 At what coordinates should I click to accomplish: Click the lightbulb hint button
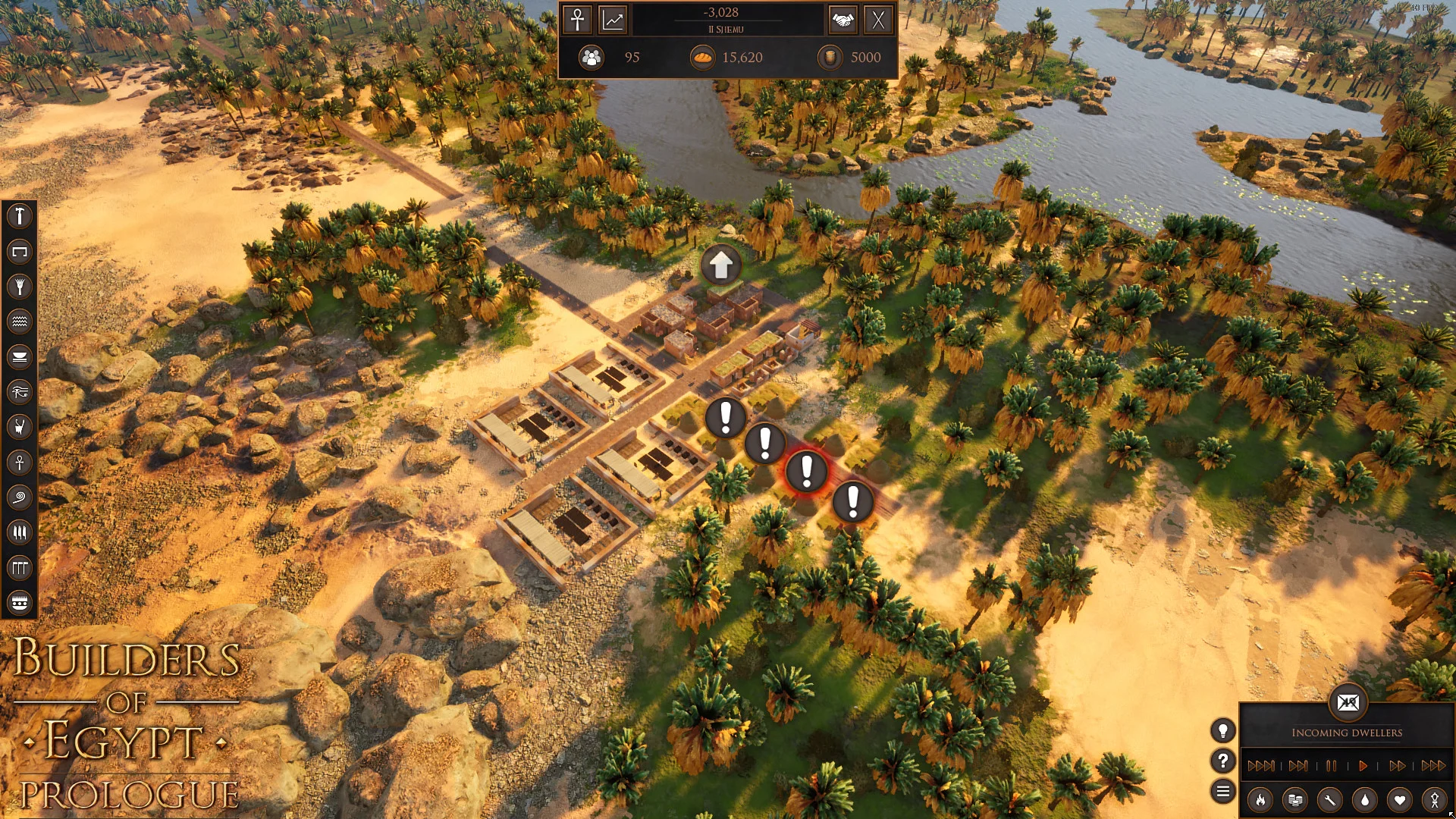click(1223, 730)
